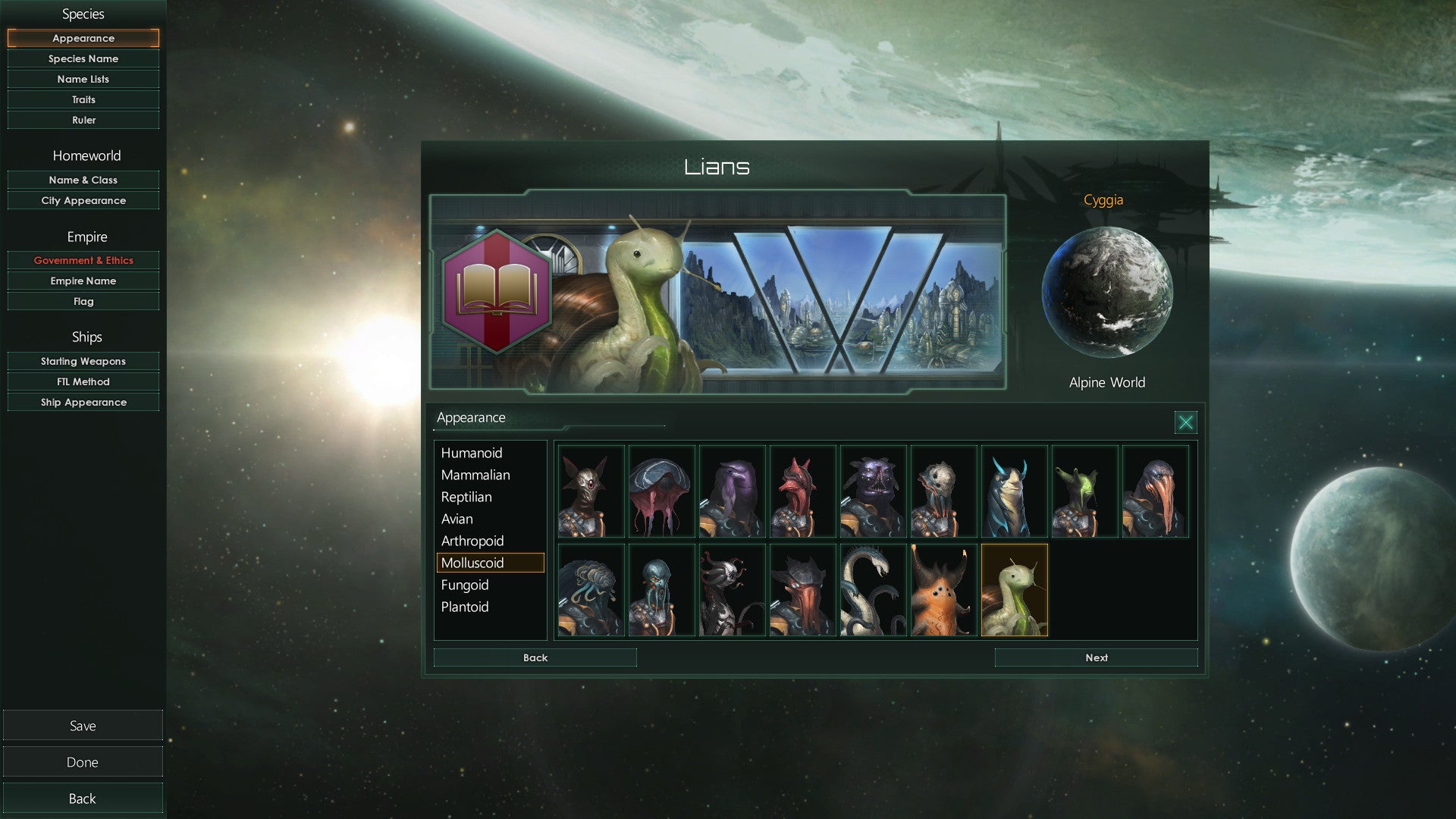Pick the Reptilian category
Viewport: 1456px width, 819px height.
tap(466, 497)
